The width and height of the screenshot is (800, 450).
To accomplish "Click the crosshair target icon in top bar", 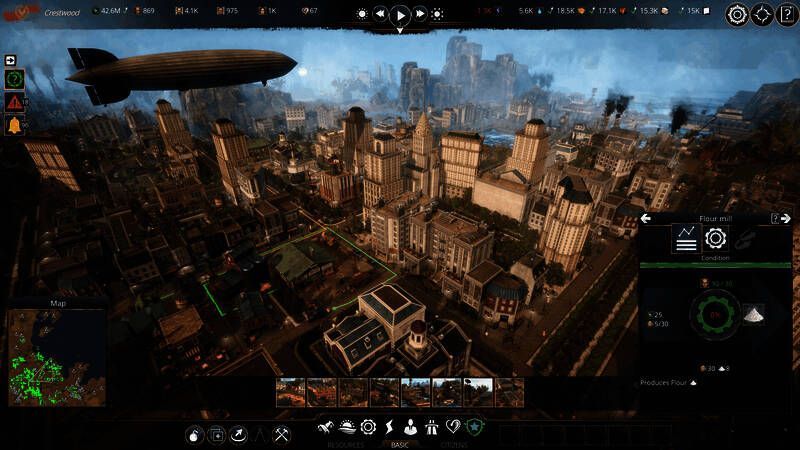I will coord(762,15).
